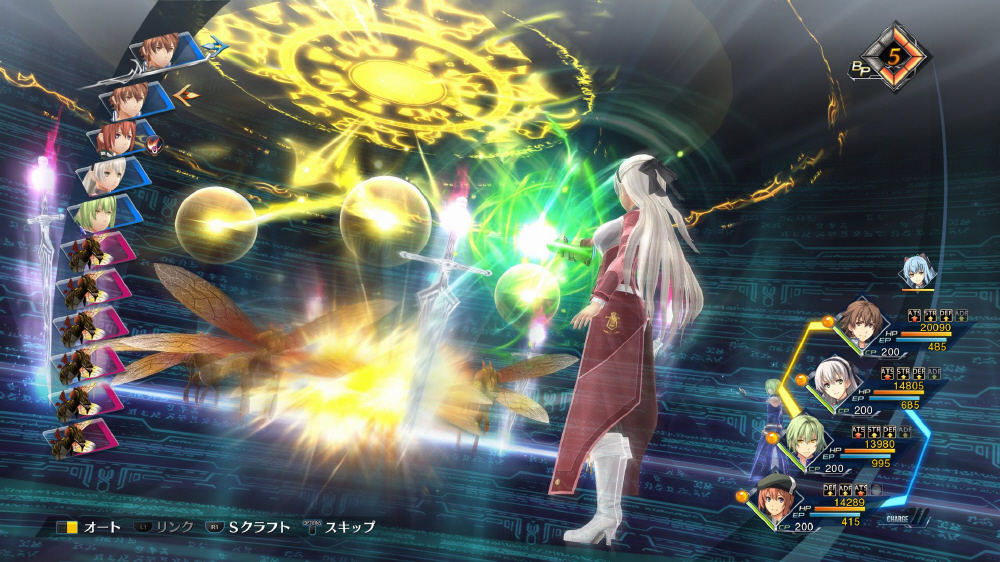The width and height of the screenshot is (1000, 562).
Task: Select the brown-haired character's party status portrait
Action: pos(858,323)
